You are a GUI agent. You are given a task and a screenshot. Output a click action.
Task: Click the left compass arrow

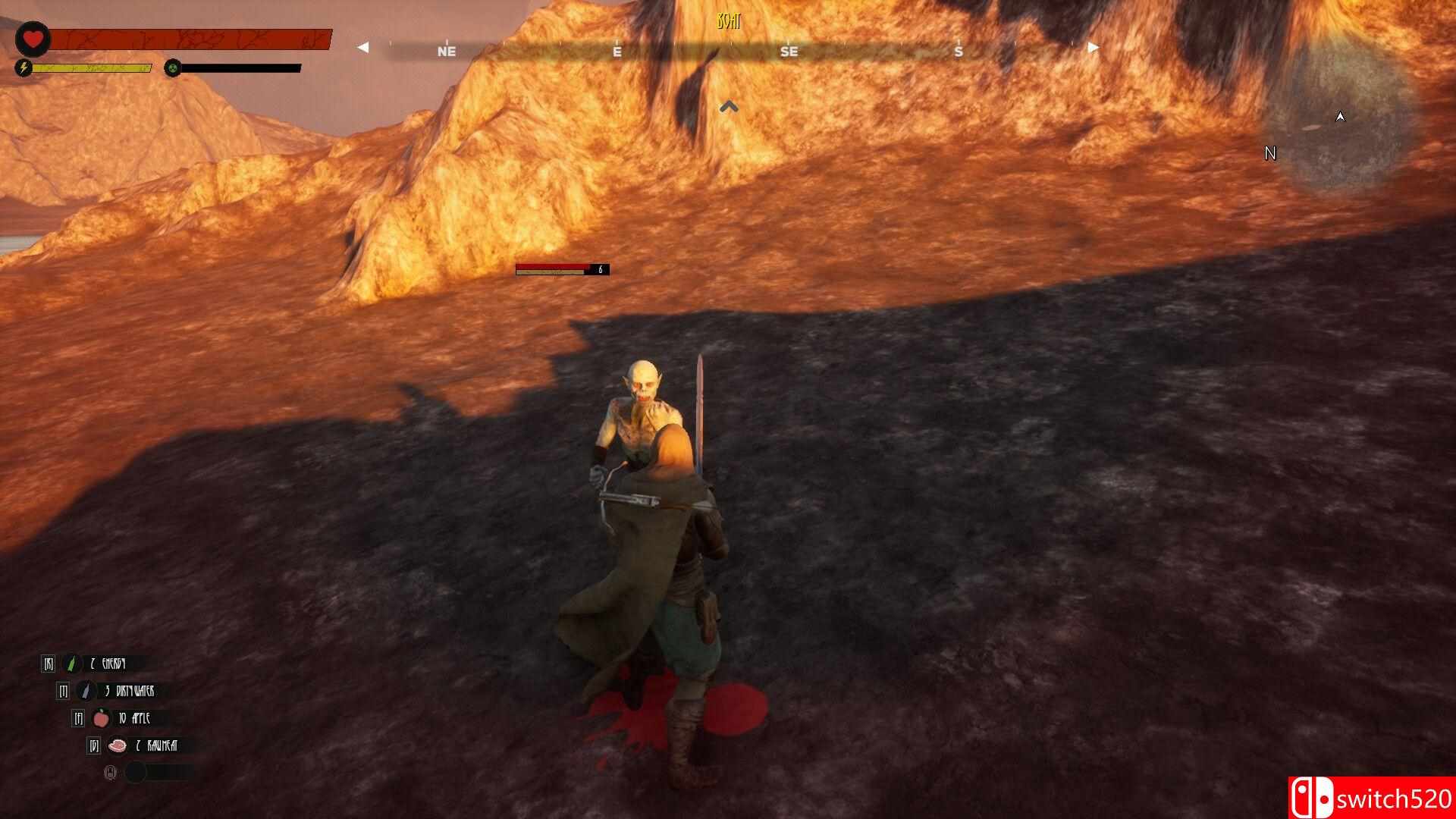coord(362,47)
